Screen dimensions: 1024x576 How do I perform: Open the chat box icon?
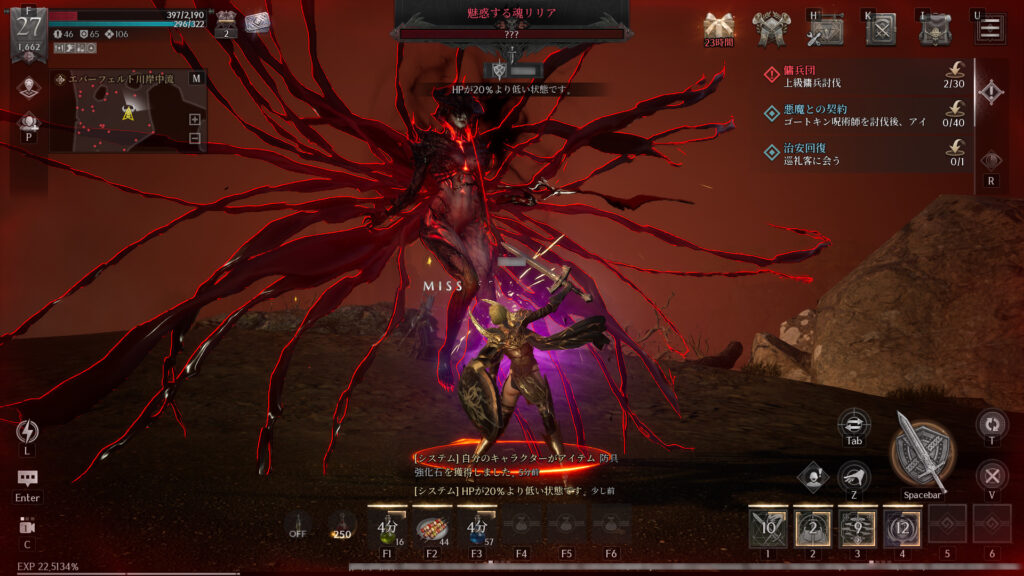(27, 480)
